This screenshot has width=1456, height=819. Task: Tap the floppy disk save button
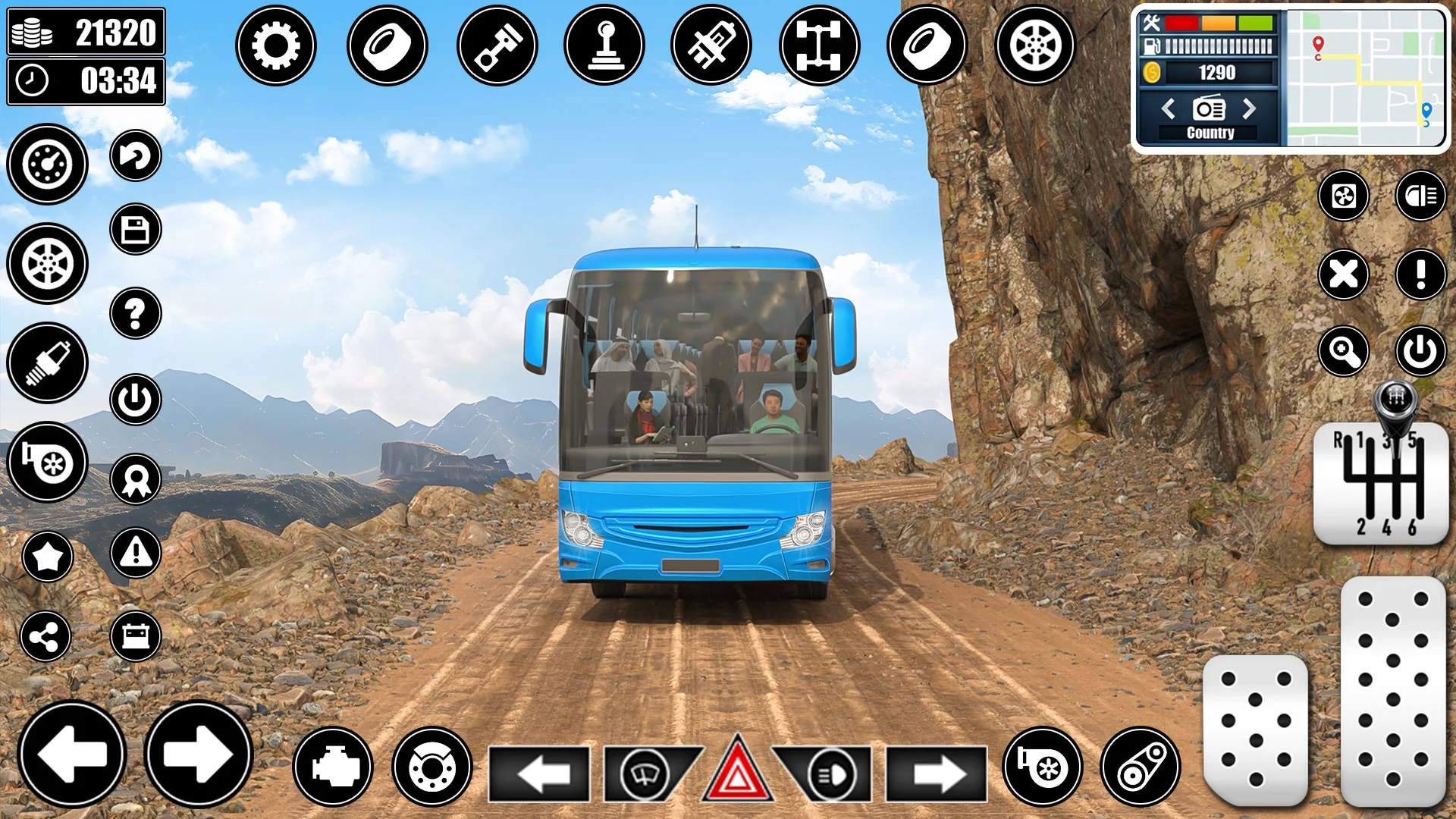click(136, 229)
